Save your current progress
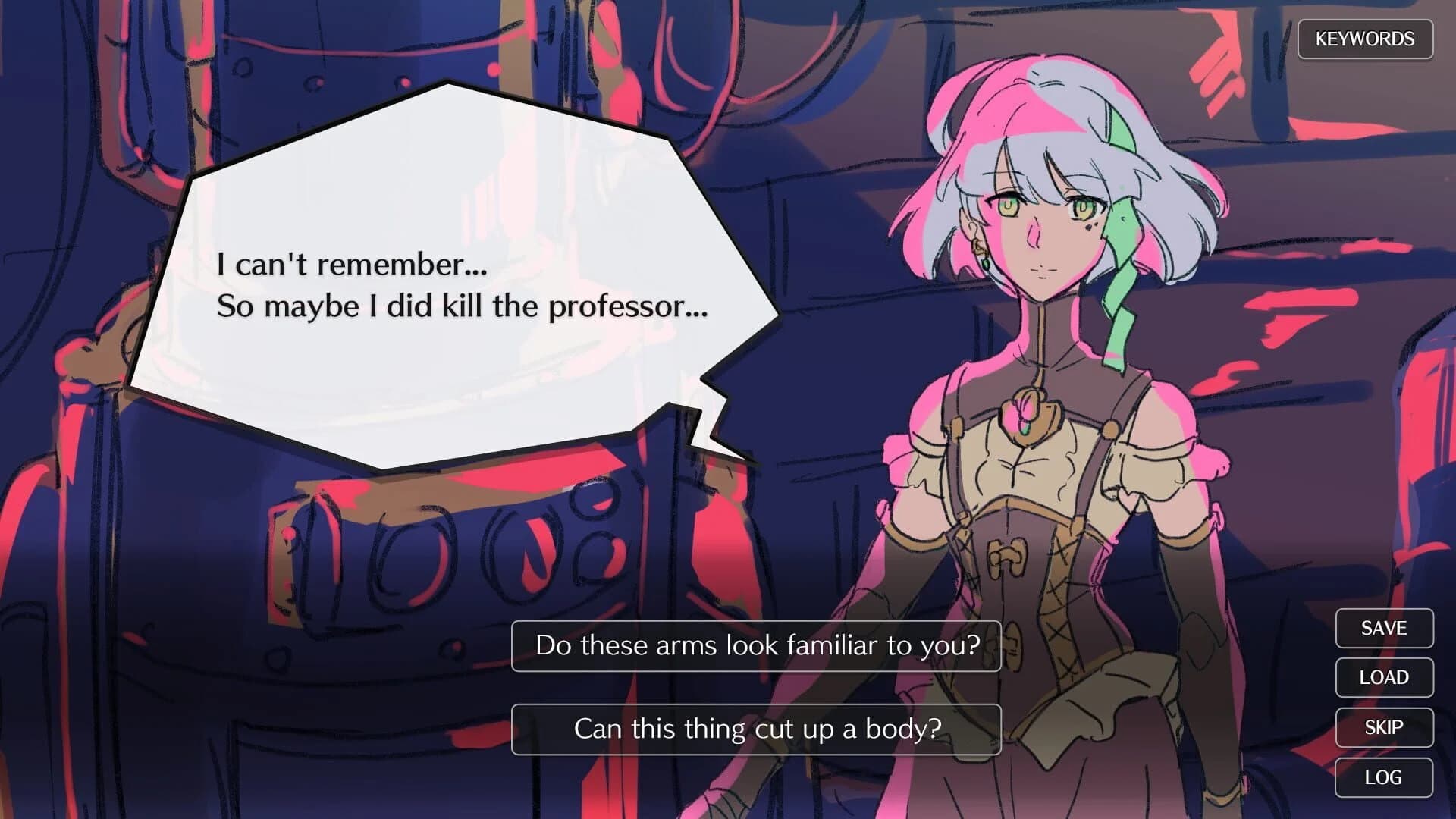Screen dimensions: 1456x819 [1383, 627]
